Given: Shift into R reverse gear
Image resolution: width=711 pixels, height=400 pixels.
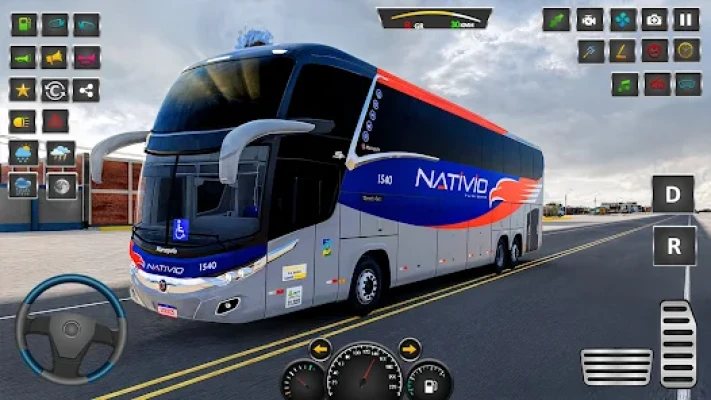Looking at the screenshot, I should coord(673,245).
